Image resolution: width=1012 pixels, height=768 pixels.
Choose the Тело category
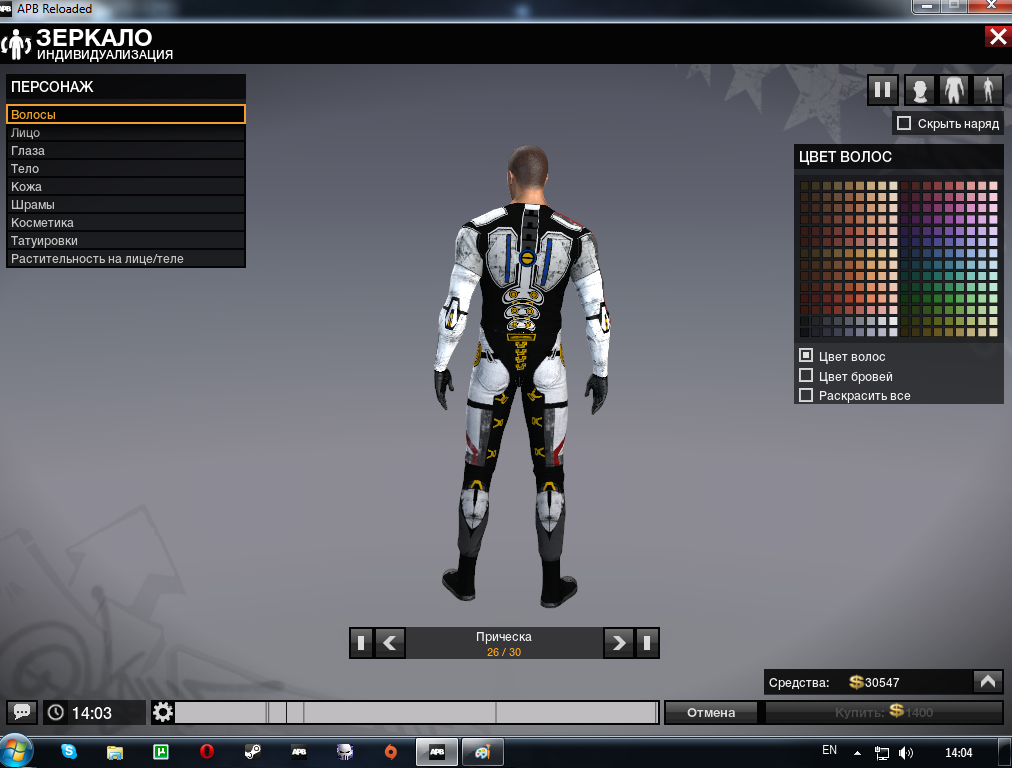coord(125,169)
